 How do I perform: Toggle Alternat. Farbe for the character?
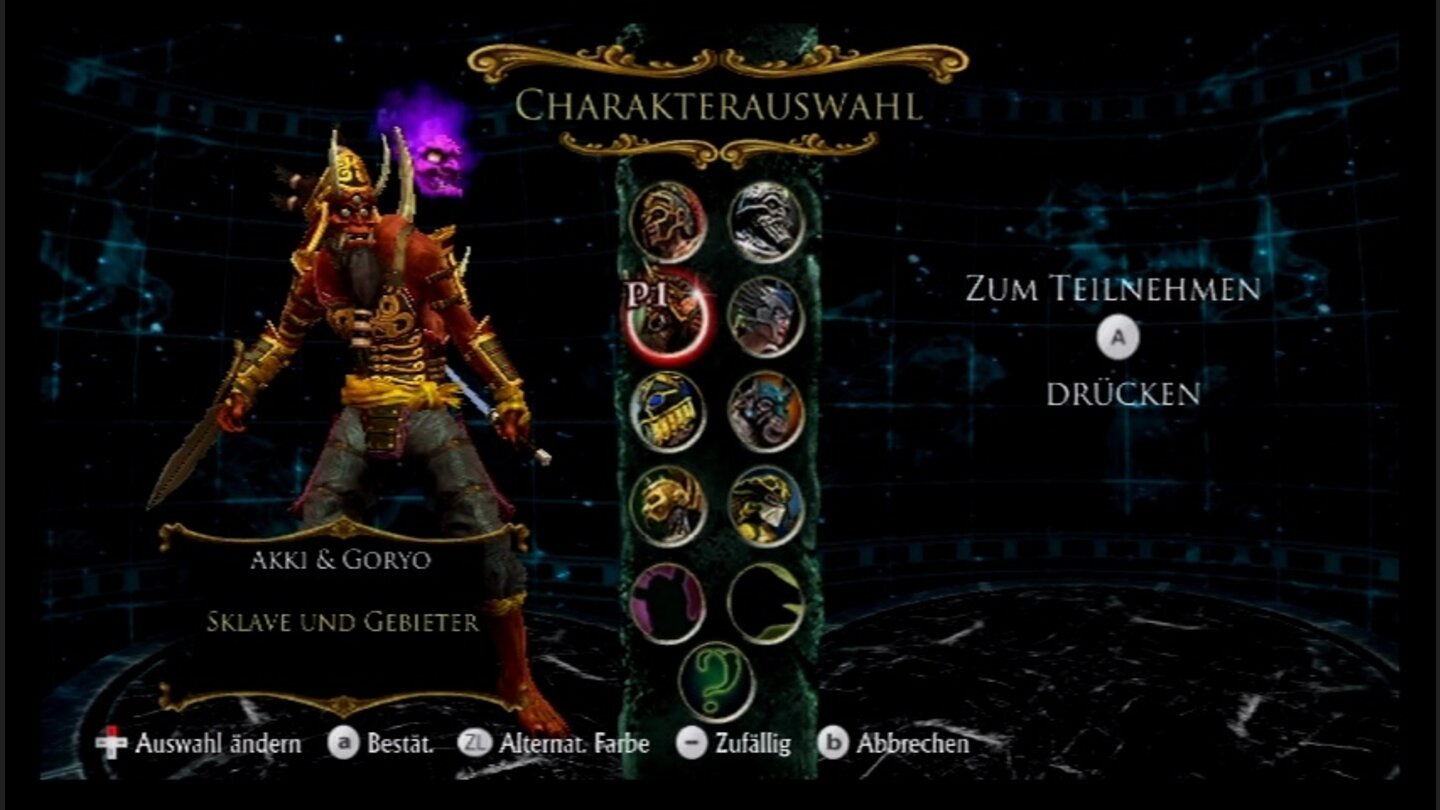pos(574,744)
